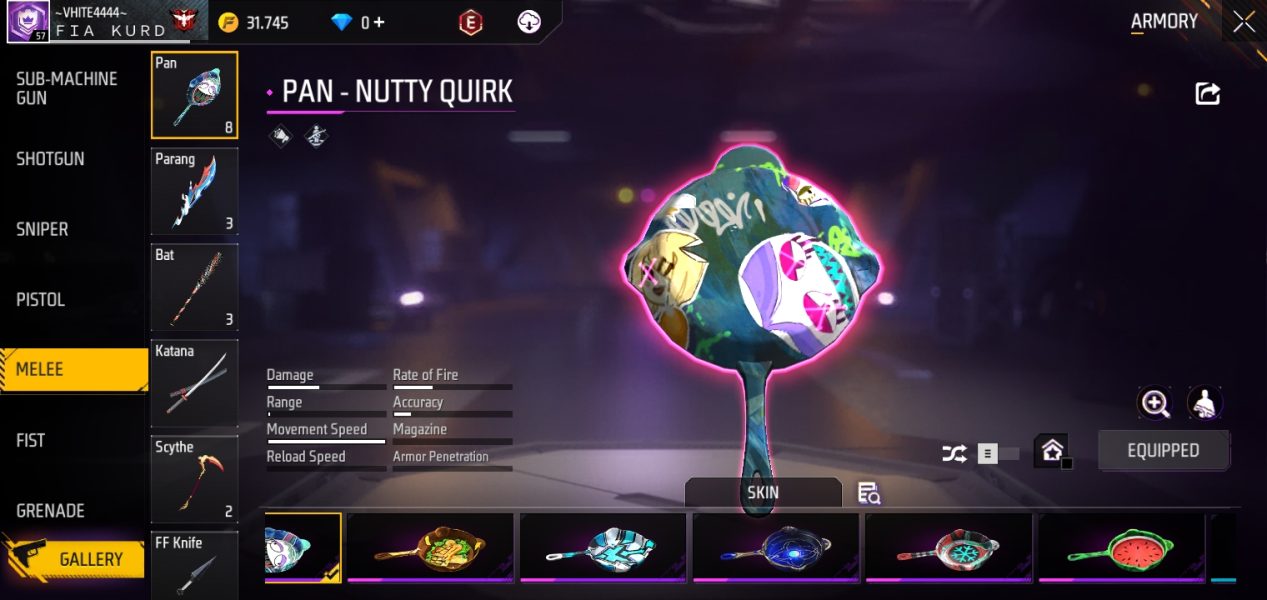Image resolution: width=1267 pixels, height=600 pixels.
Task: Select the Sub-Machine Gun category
Action: tap(67, 88)
